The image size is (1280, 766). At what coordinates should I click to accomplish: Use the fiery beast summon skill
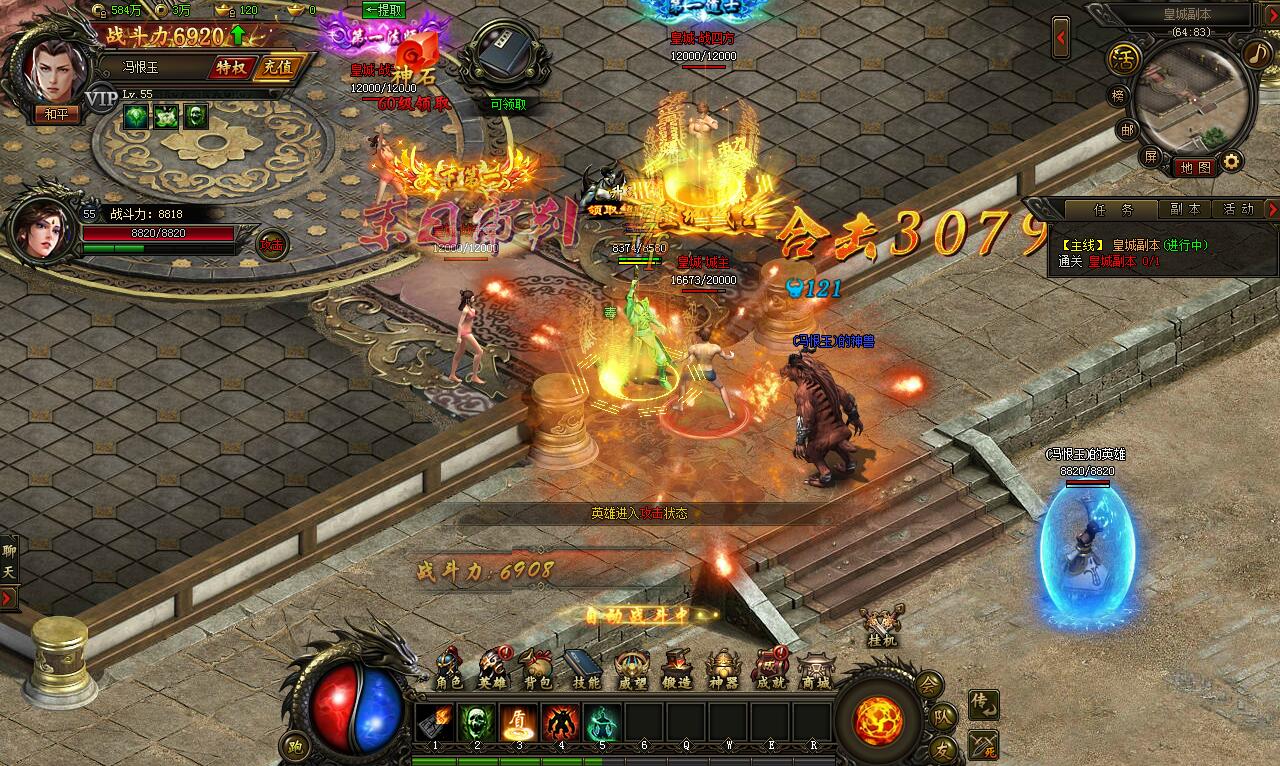(x=560, y=722)
